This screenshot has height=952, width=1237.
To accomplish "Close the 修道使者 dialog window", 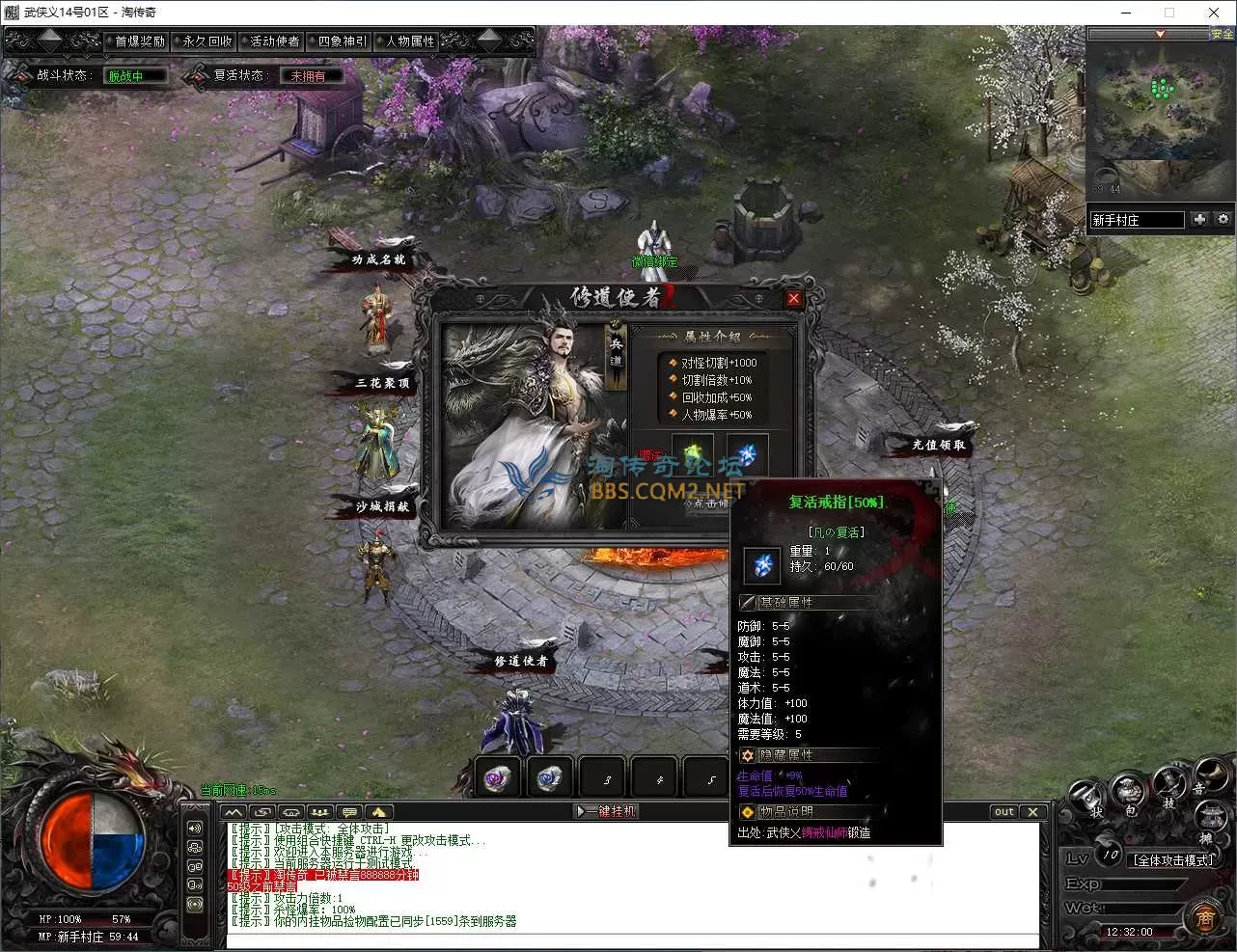I will [793, 298].
